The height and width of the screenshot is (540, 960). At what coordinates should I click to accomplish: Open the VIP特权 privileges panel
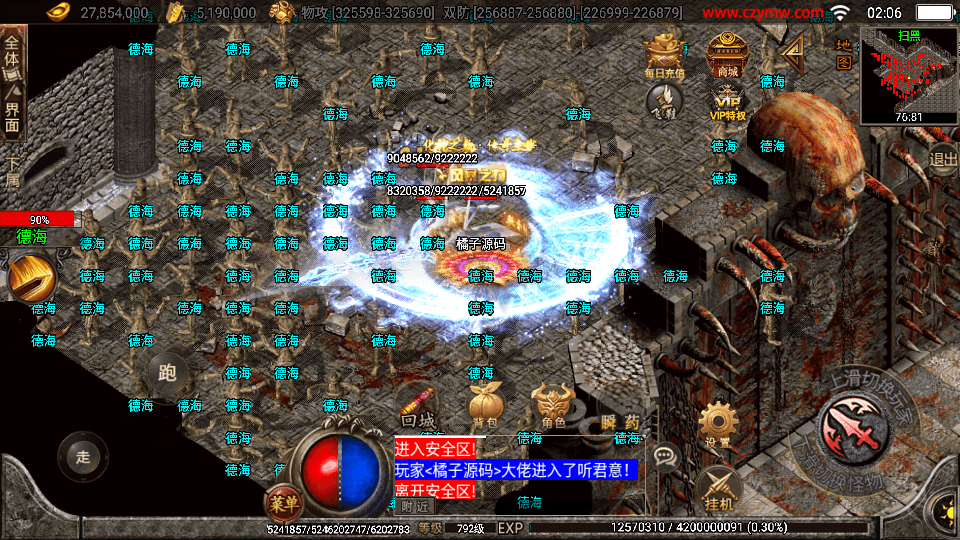click(x=727, y=100)
